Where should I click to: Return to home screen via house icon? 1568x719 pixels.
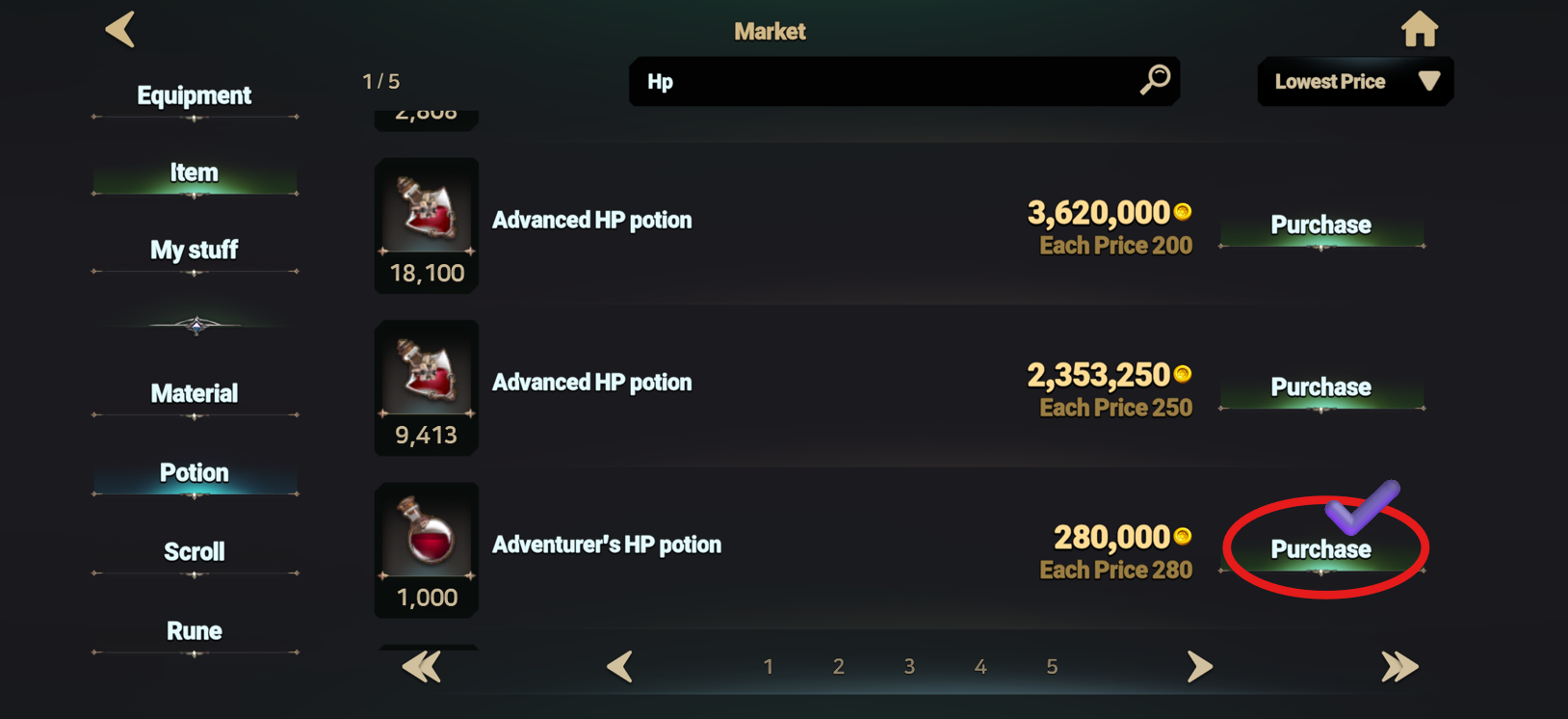(1419, 30)
